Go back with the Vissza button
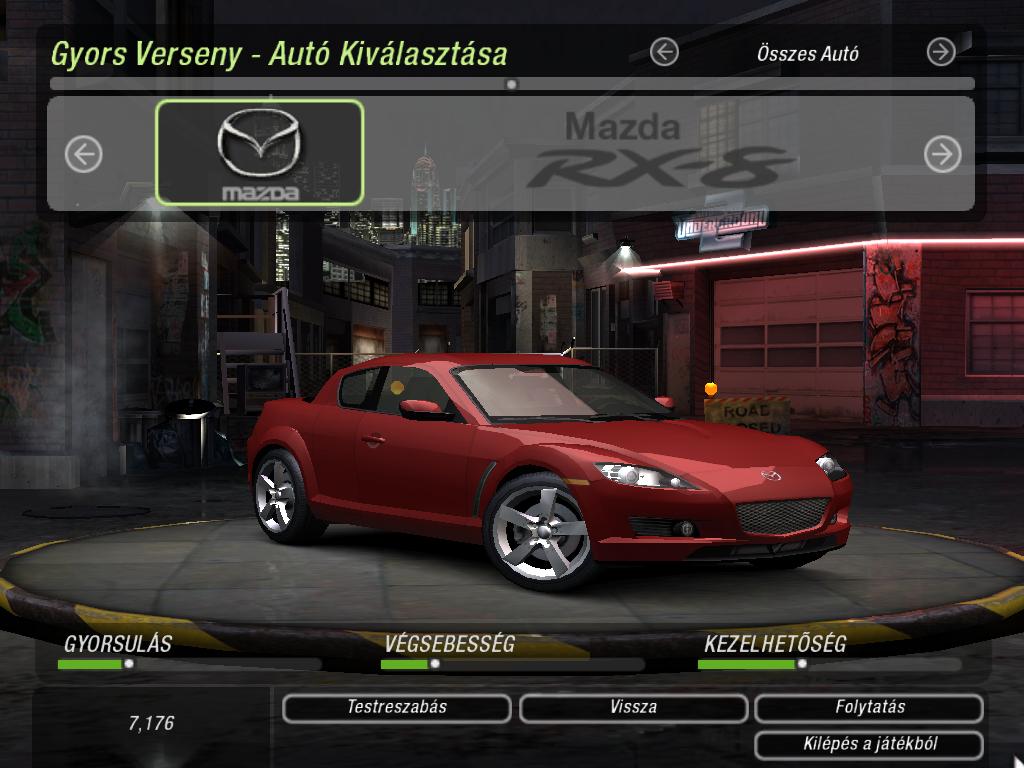 point(633,708)
